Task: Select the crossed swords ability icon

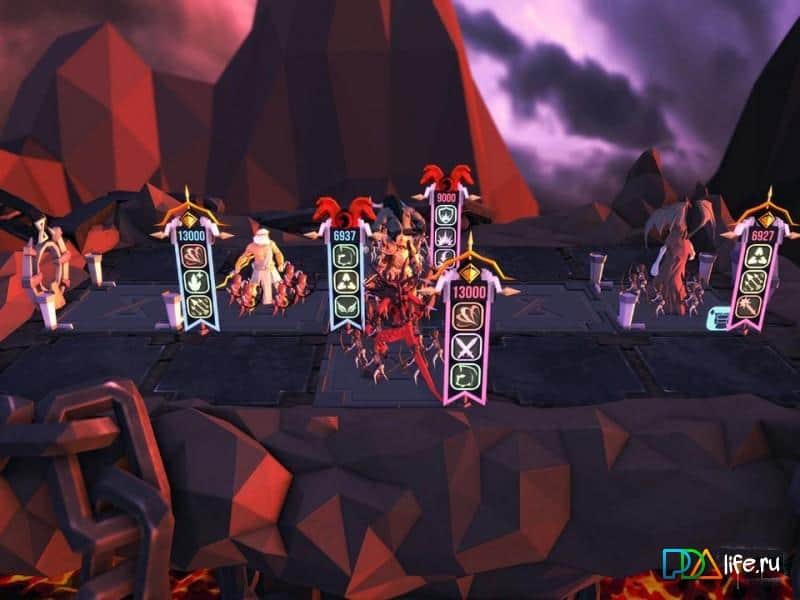Action: (468, 348)
